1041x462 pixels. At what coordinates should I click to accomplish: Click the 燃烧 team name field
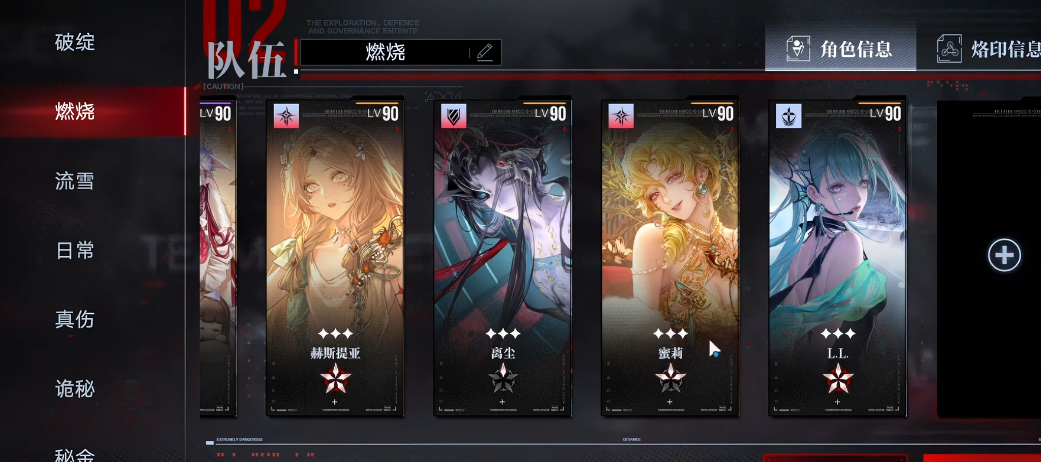point(385,53)
